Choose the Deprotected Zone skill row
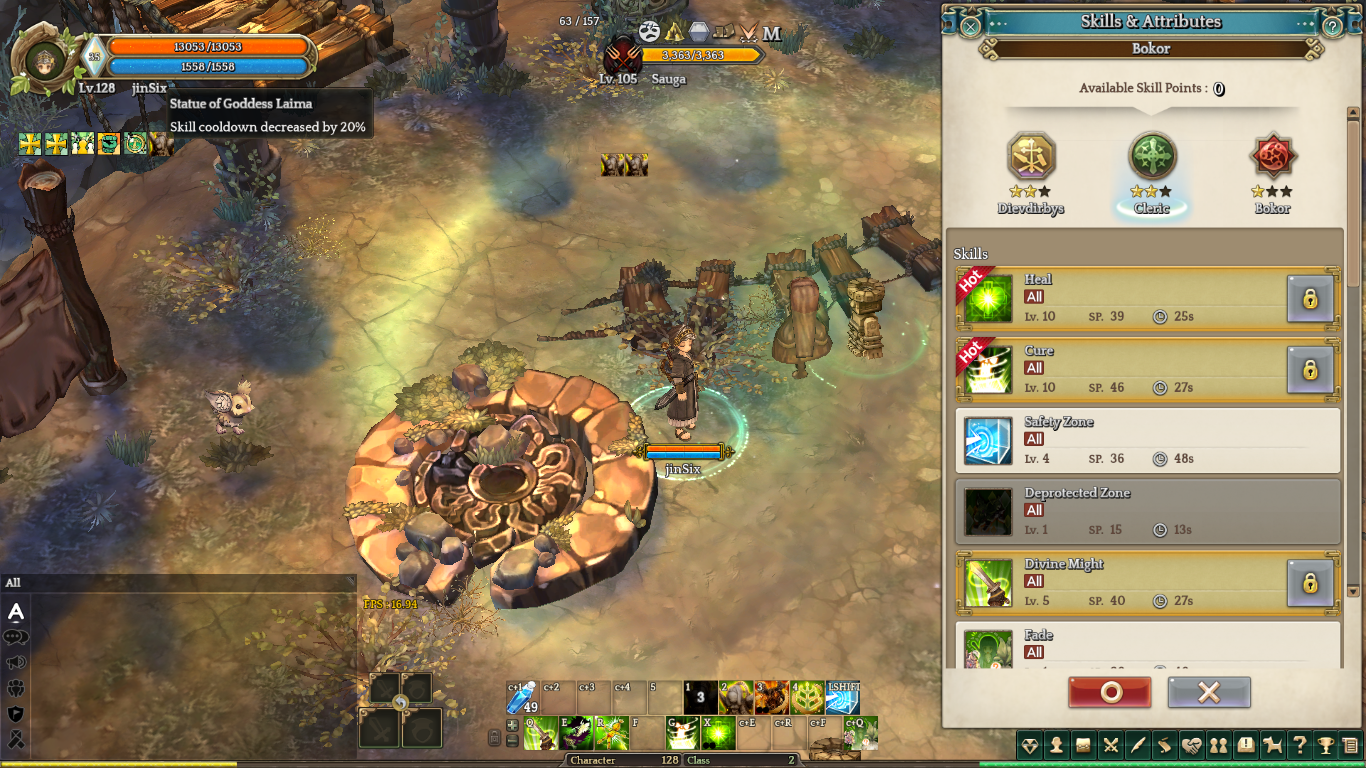 tap(1148, 512)
